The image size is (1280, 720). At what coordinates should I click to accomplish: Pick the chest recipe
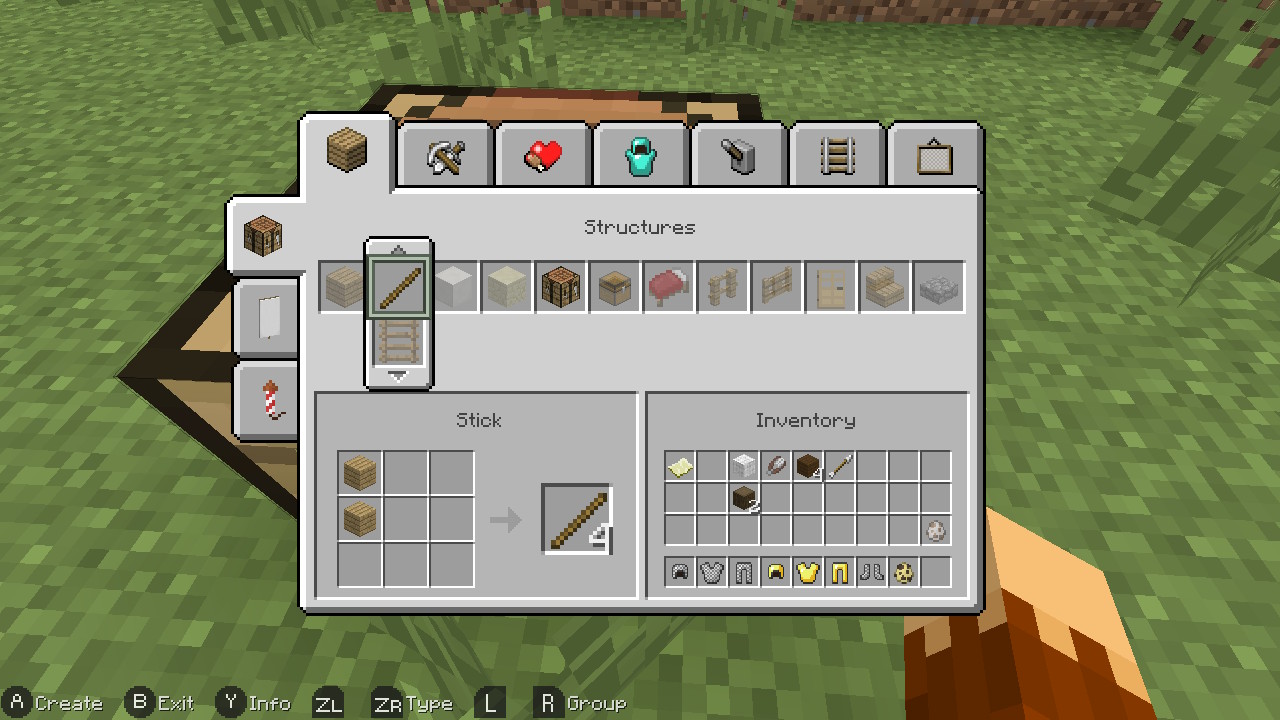pos(615,288)
